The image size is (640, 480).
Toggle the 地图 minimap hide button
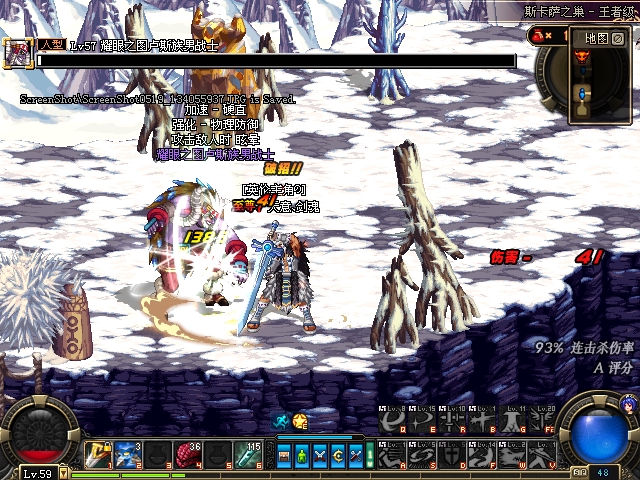(618, 38)
